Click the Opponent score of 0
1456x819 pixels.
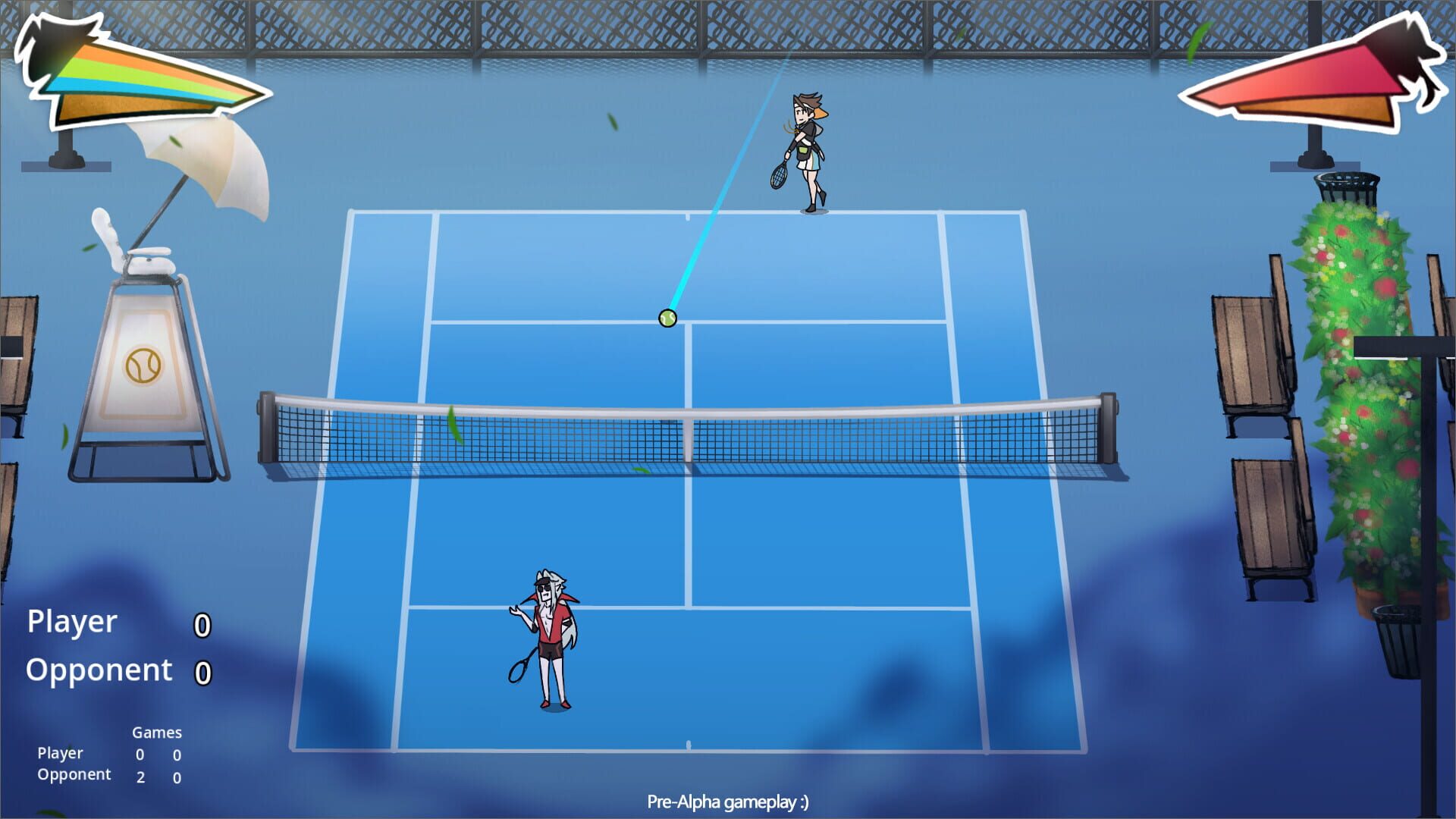click(202, 672)
